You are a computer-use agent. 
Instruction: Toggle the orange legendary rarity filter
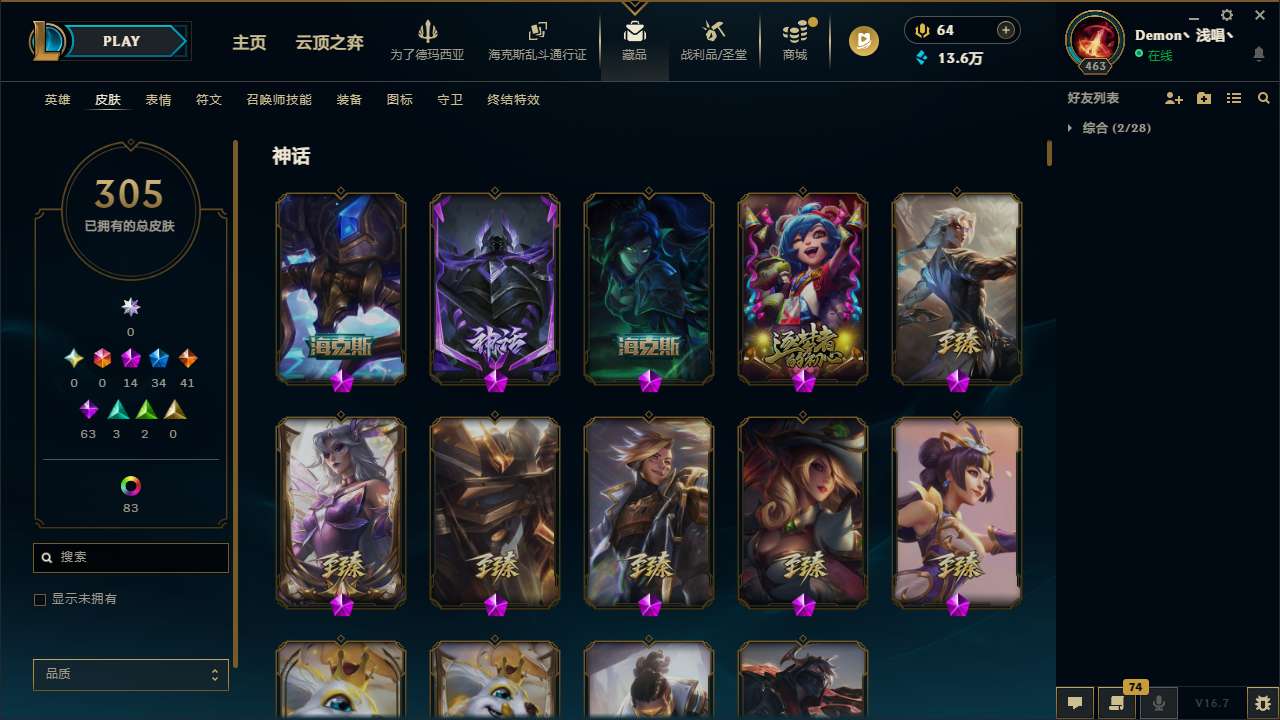187,357
